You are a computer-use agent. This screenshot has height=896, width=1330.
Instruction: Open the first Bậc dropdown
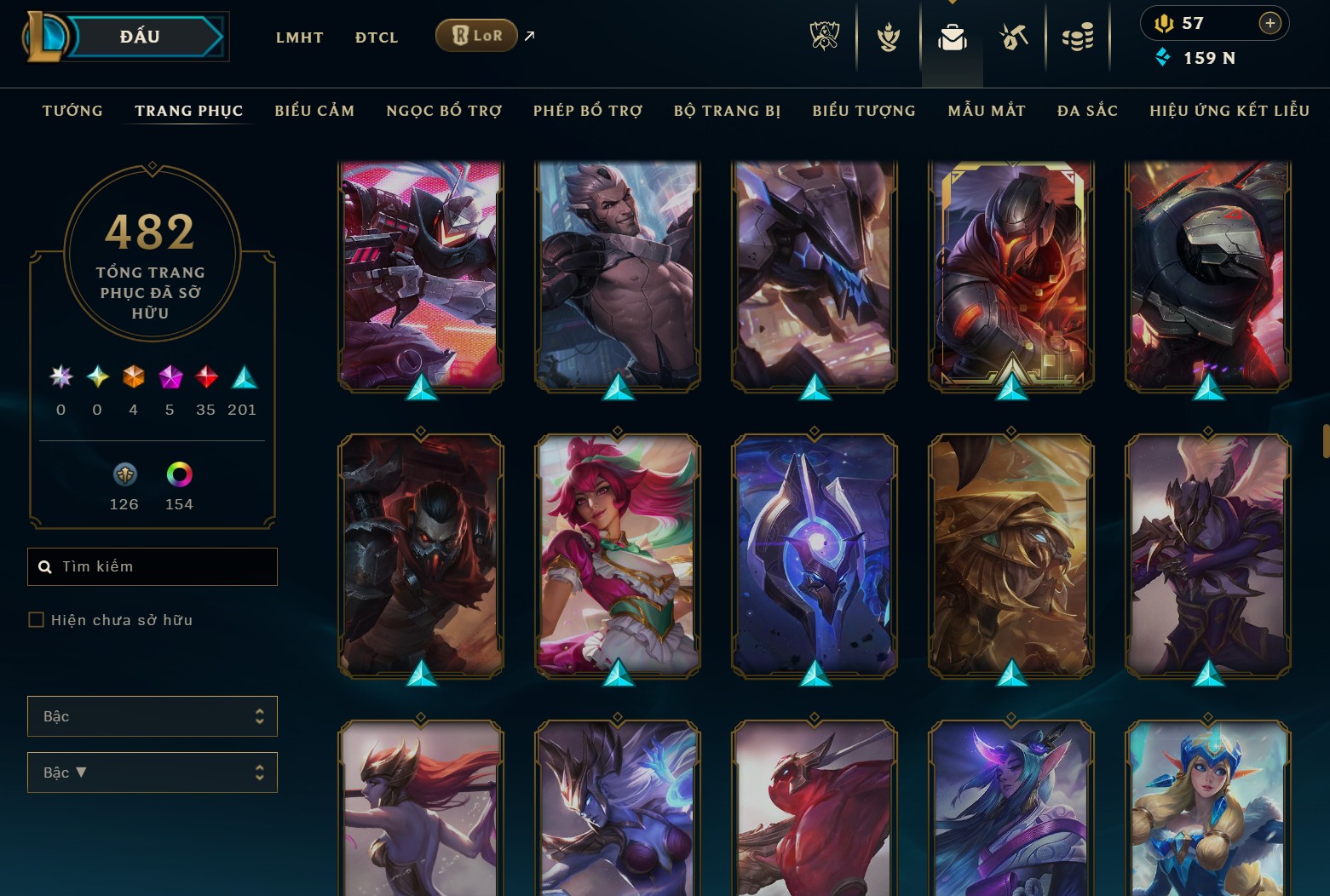pos(152,716)
